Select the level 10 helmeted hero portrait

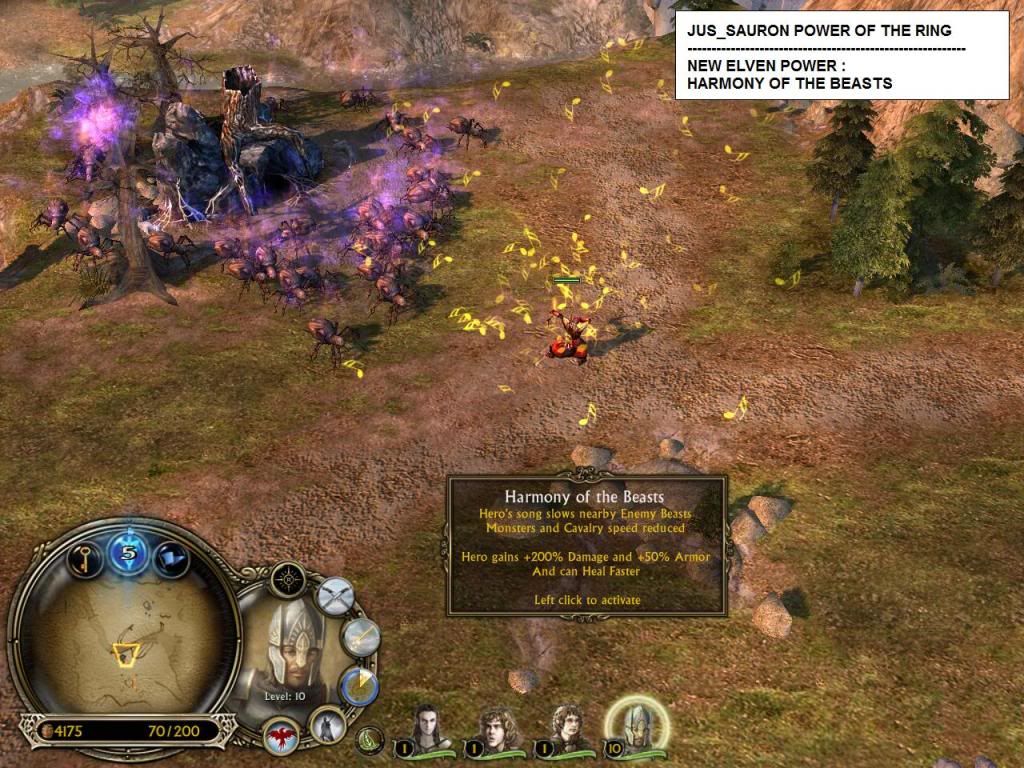pos(636,724)
